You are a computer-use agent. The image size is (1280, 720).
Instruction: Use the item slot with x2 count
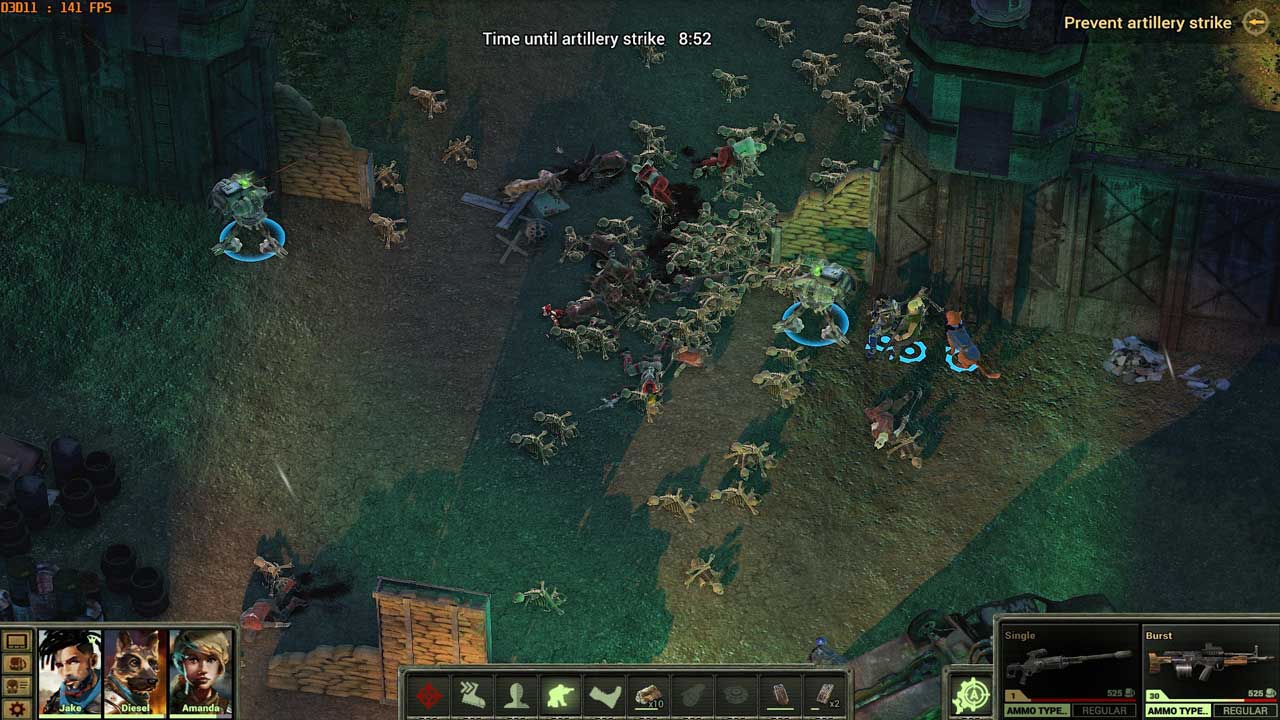click(x=825, y=695)
